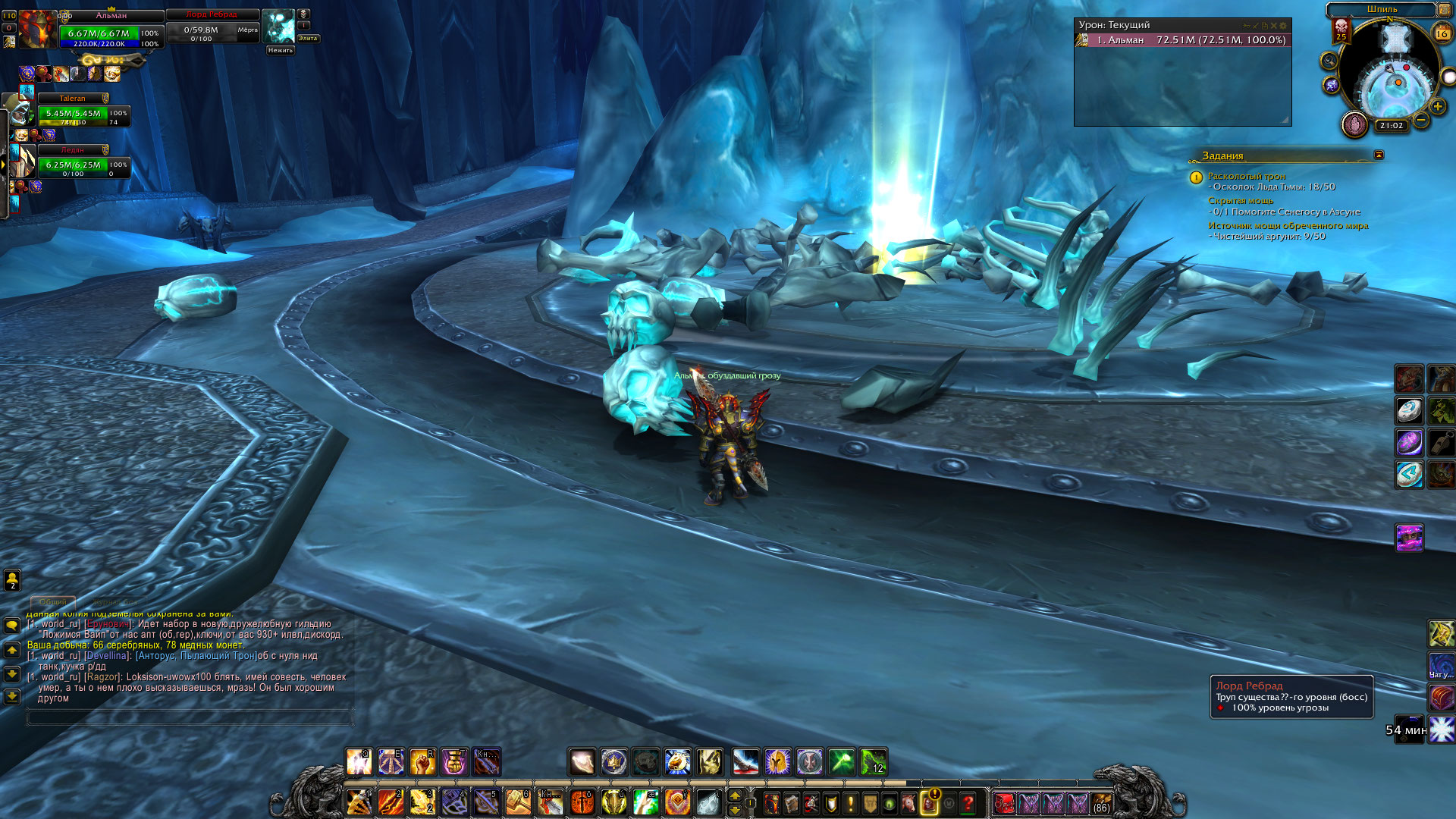Open the calendar showing day 16
The image size is (1456, 819).
pos(1442,33)
